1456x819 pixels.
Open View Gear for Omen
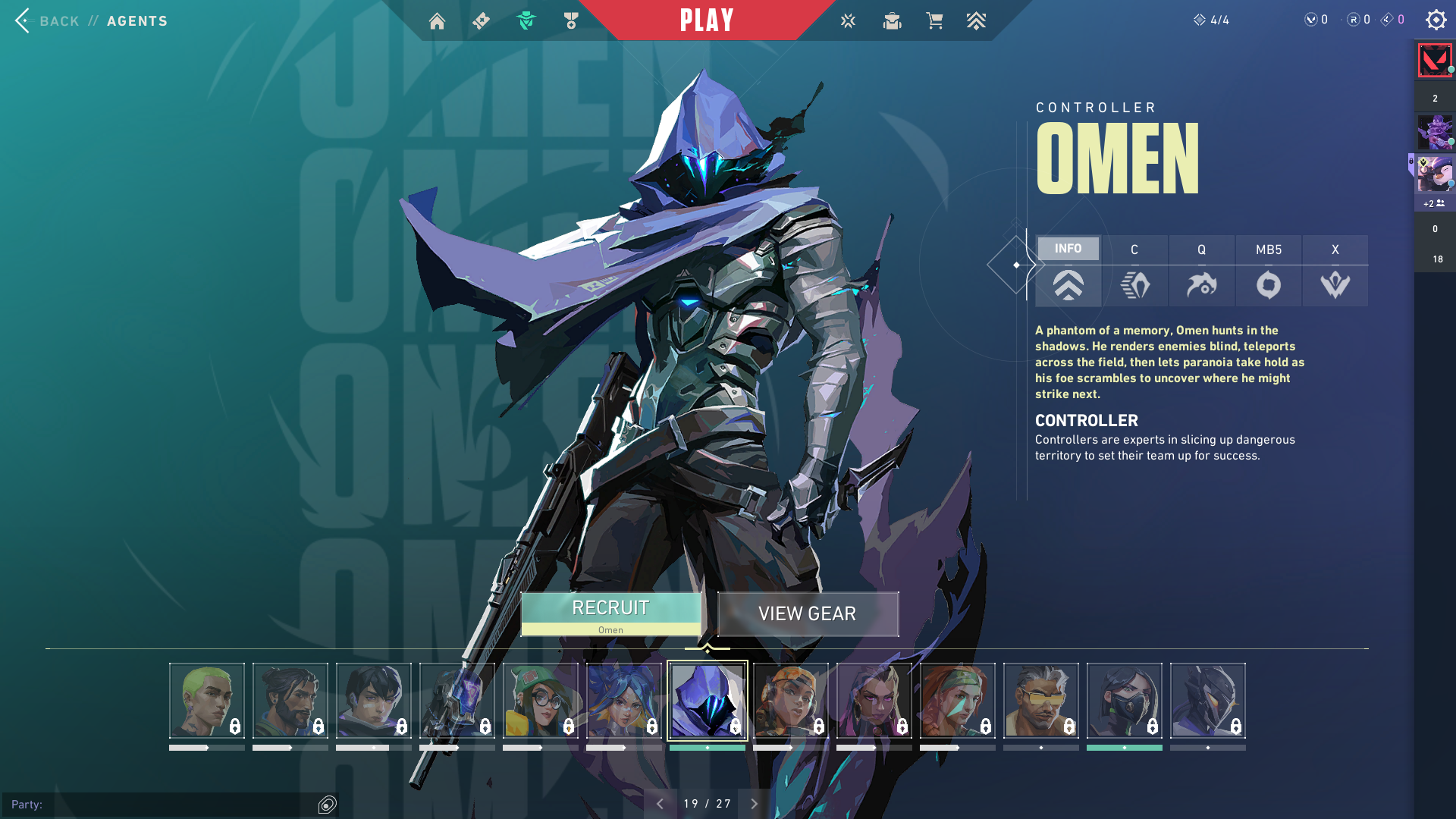click(808, 613)
